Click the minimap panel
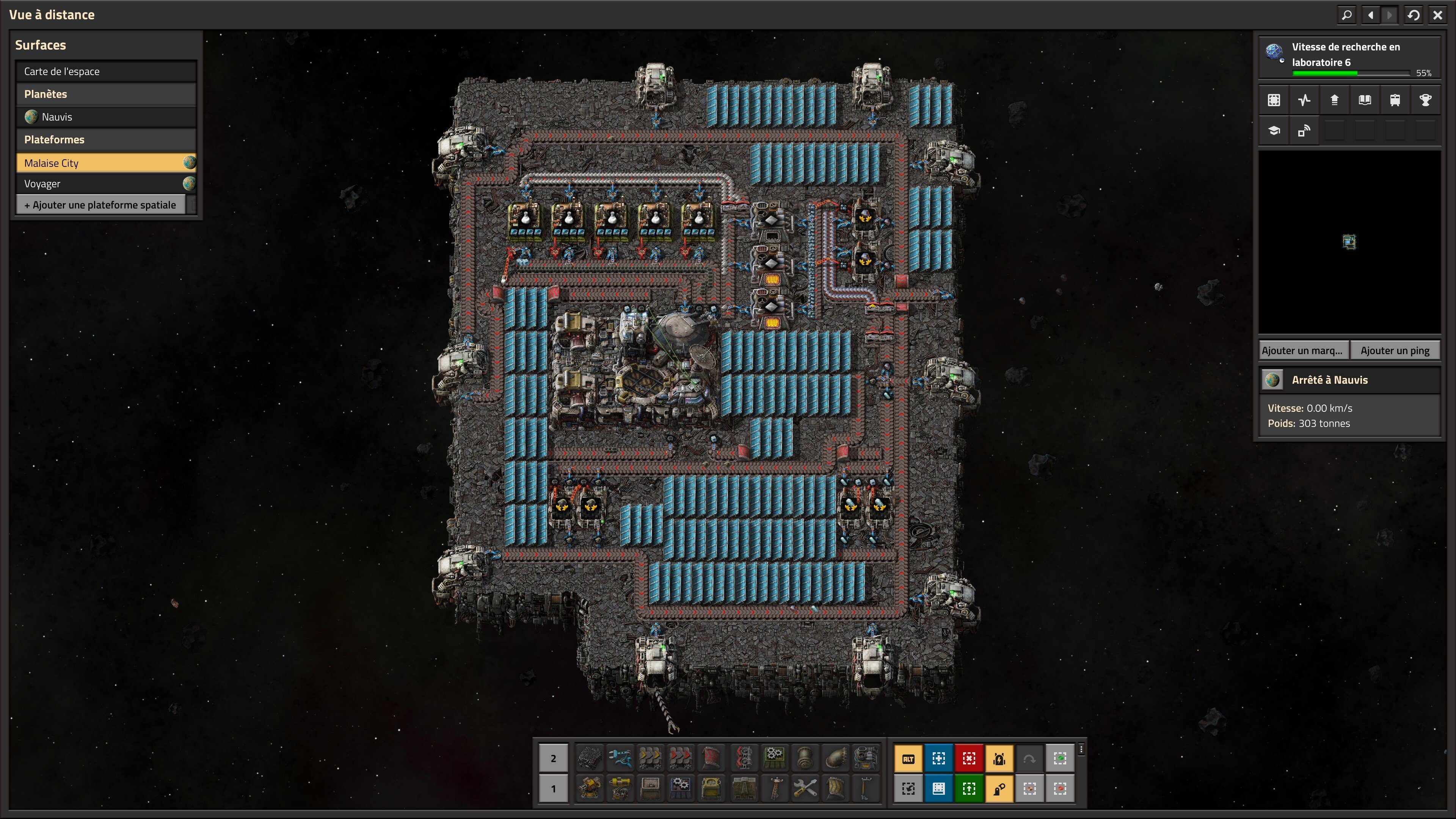Image resolution: width=1456 pixels, height=819 pixels. (1349, 242)
